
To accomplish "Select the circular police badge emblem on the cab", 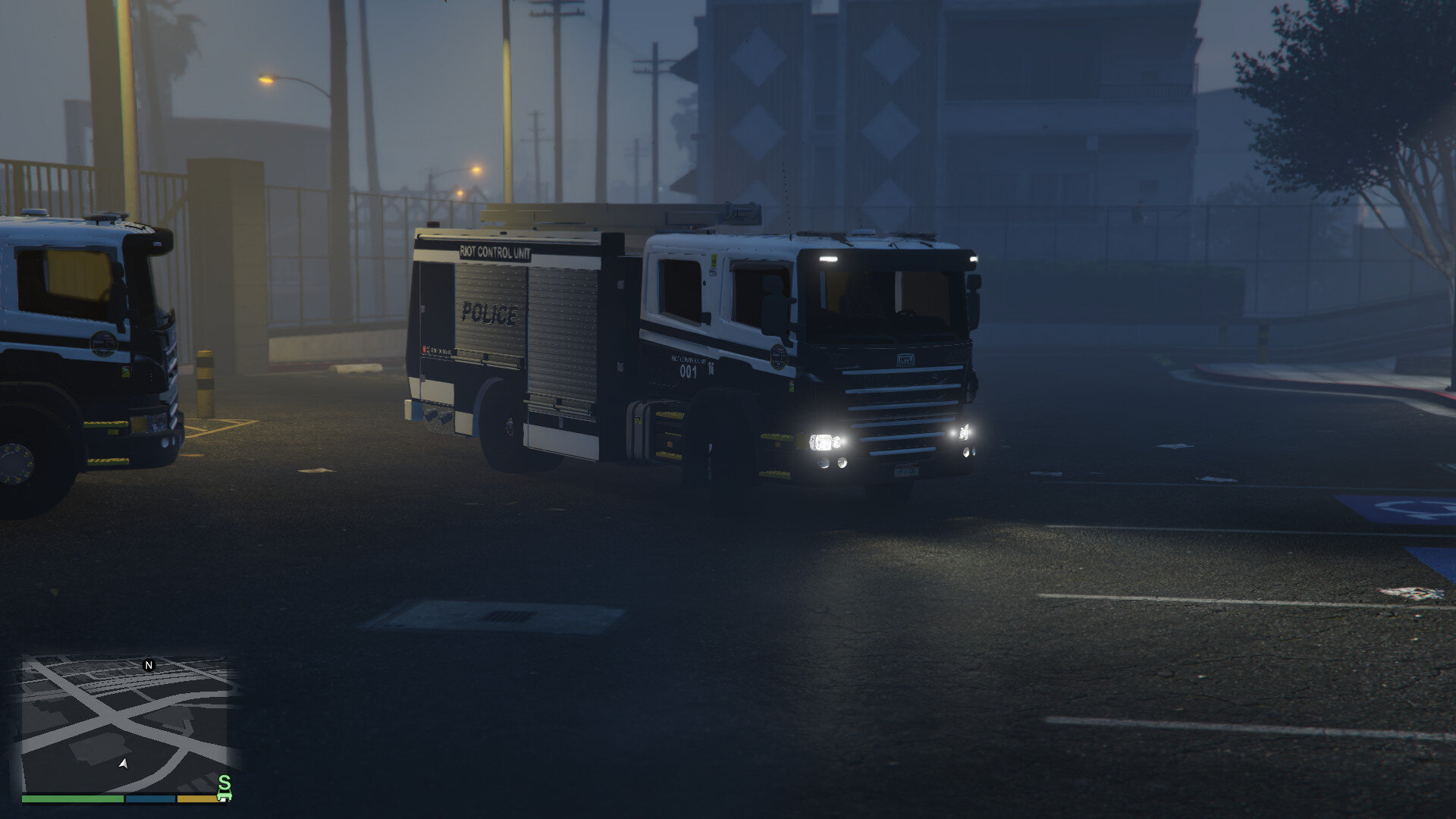I will click(x=779, y=357).
